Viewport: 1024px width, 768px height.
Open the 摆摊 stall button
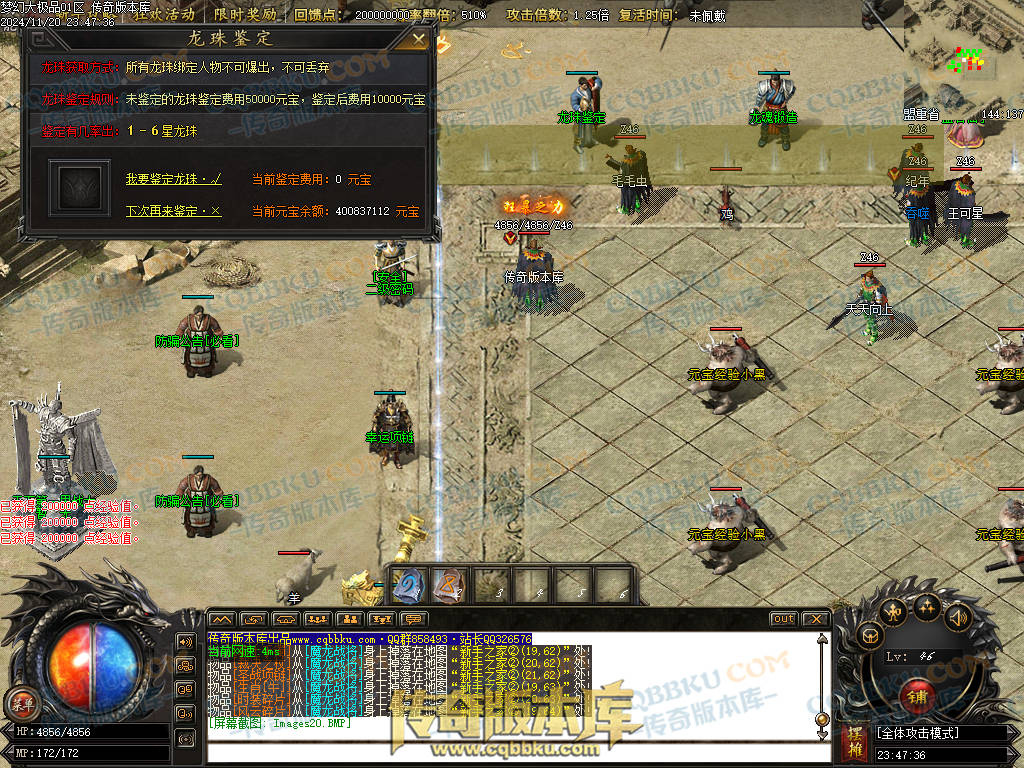854,741
